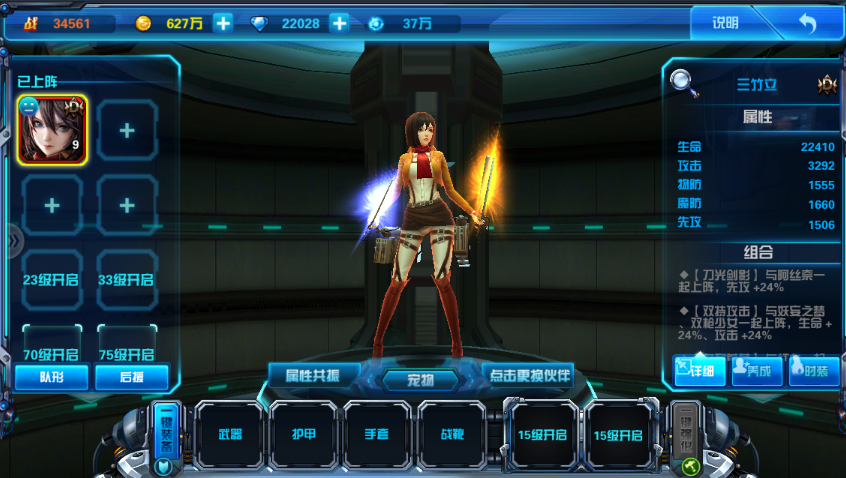Select the 武器 weapon equipment slot
Viewport: 846px width, 478px height.
[231, 434]
